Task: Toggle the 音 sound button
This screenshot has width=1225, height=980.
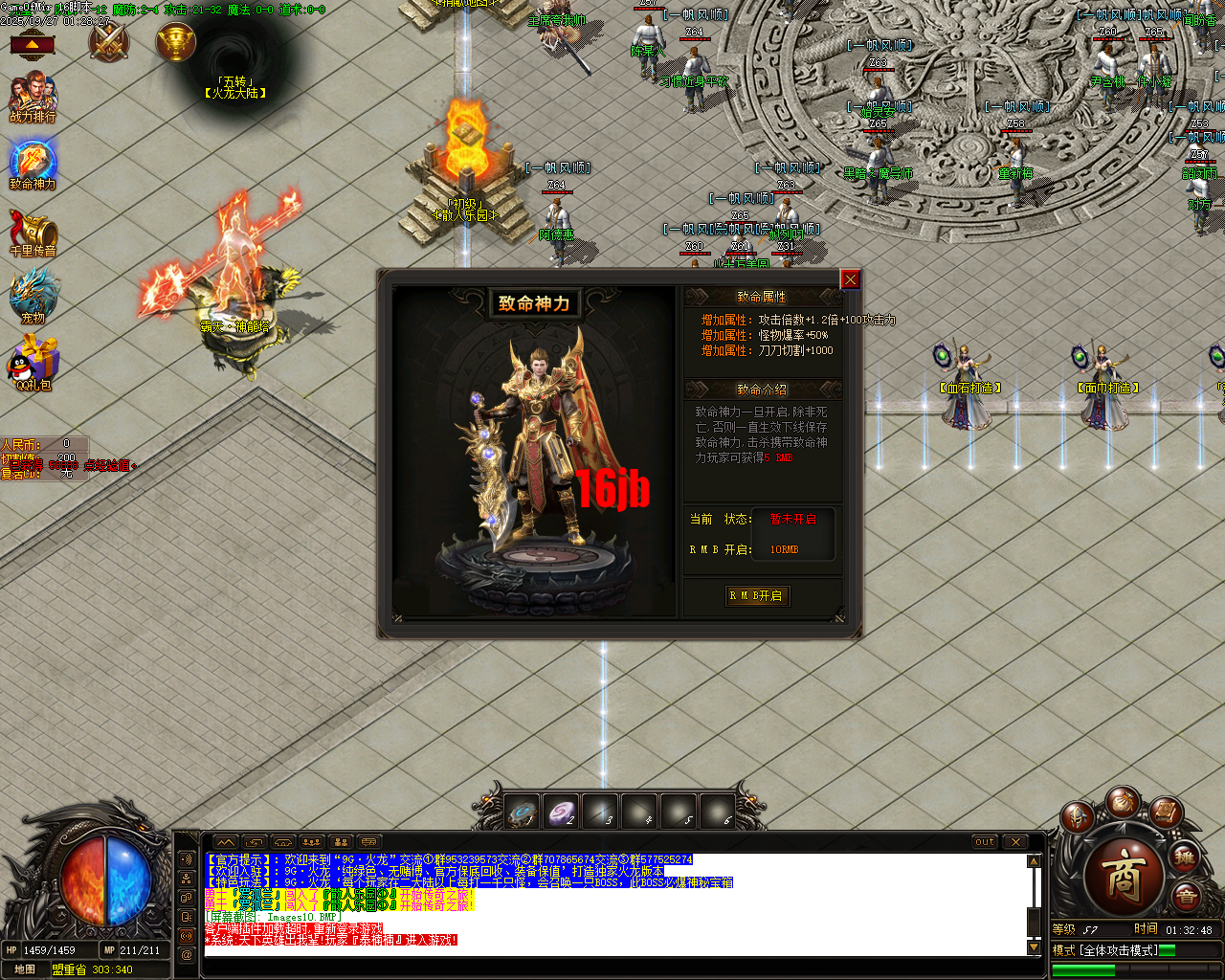Action: (1185, 895)
